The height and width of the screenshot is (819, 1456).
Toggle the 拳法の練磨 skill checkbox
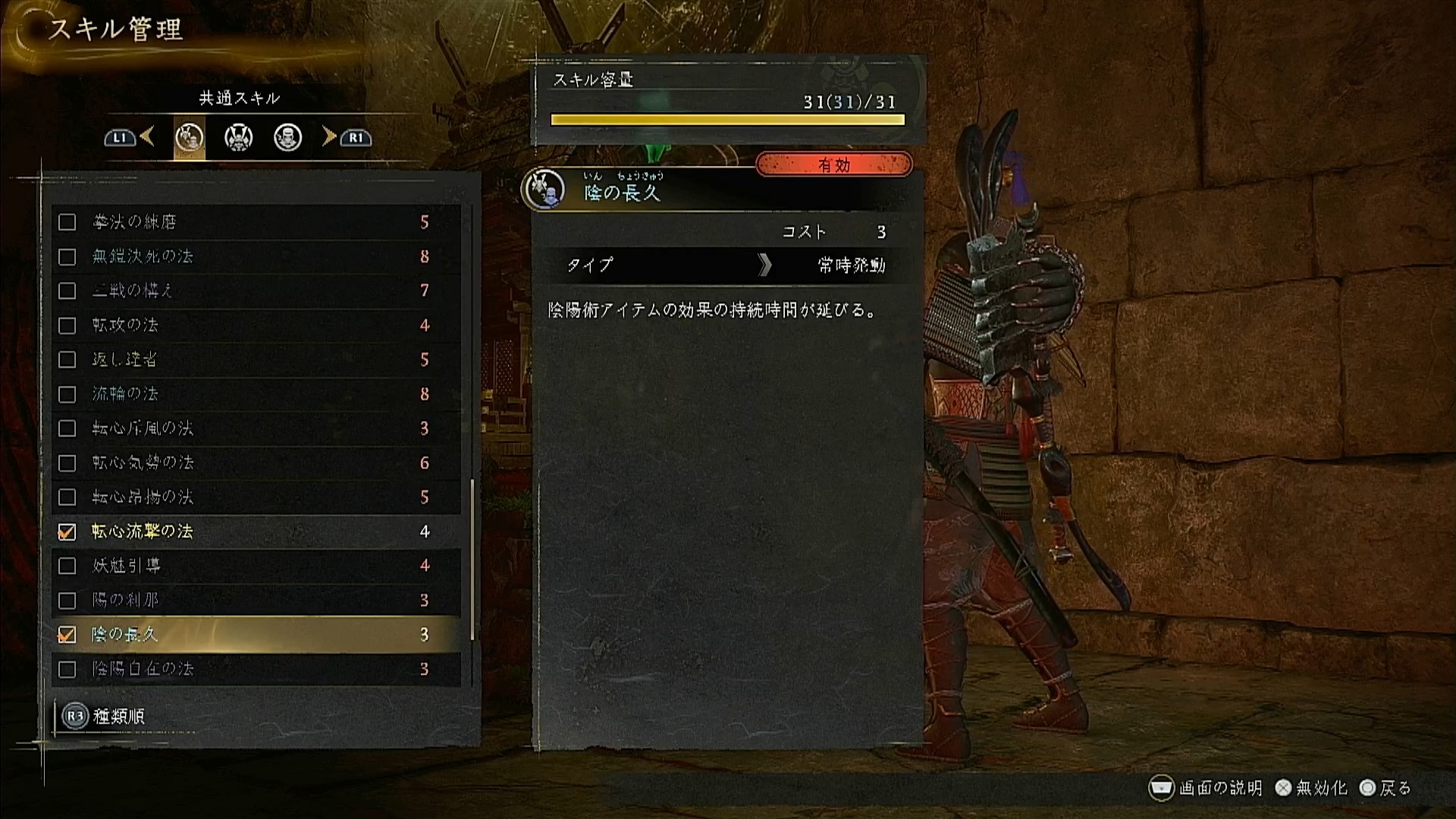67,222
